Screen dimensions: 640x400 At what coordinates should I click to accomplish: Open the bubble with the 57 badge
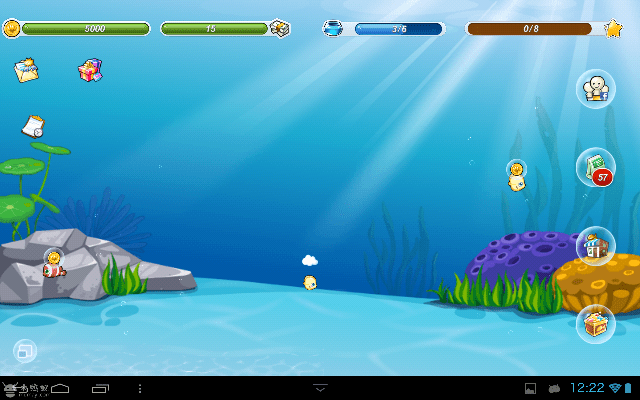click(x=595, y=167)
